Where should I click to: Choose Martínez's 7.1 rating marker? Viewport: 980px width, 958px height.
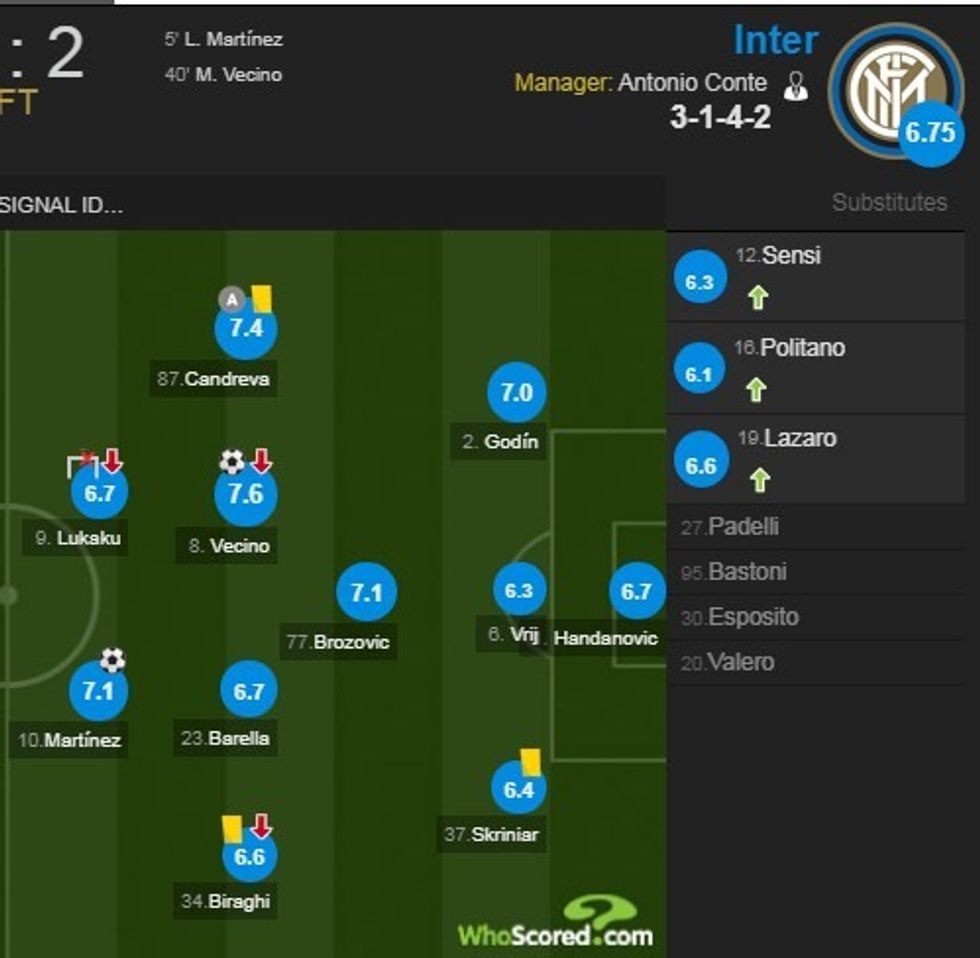[98, 692]
